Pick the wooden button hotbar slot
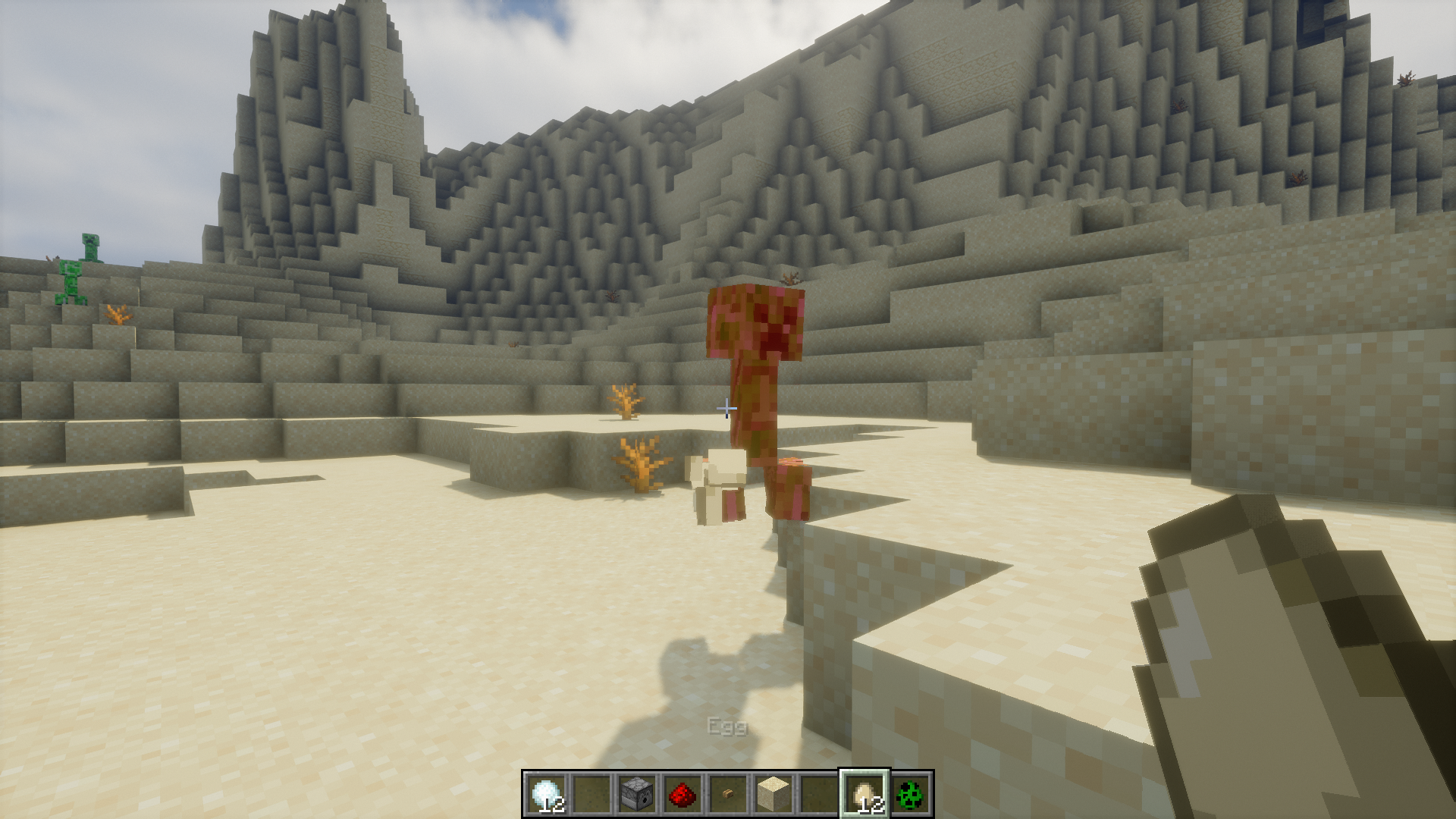This screenshot has height=819, width=1456. tap(728, 794)
